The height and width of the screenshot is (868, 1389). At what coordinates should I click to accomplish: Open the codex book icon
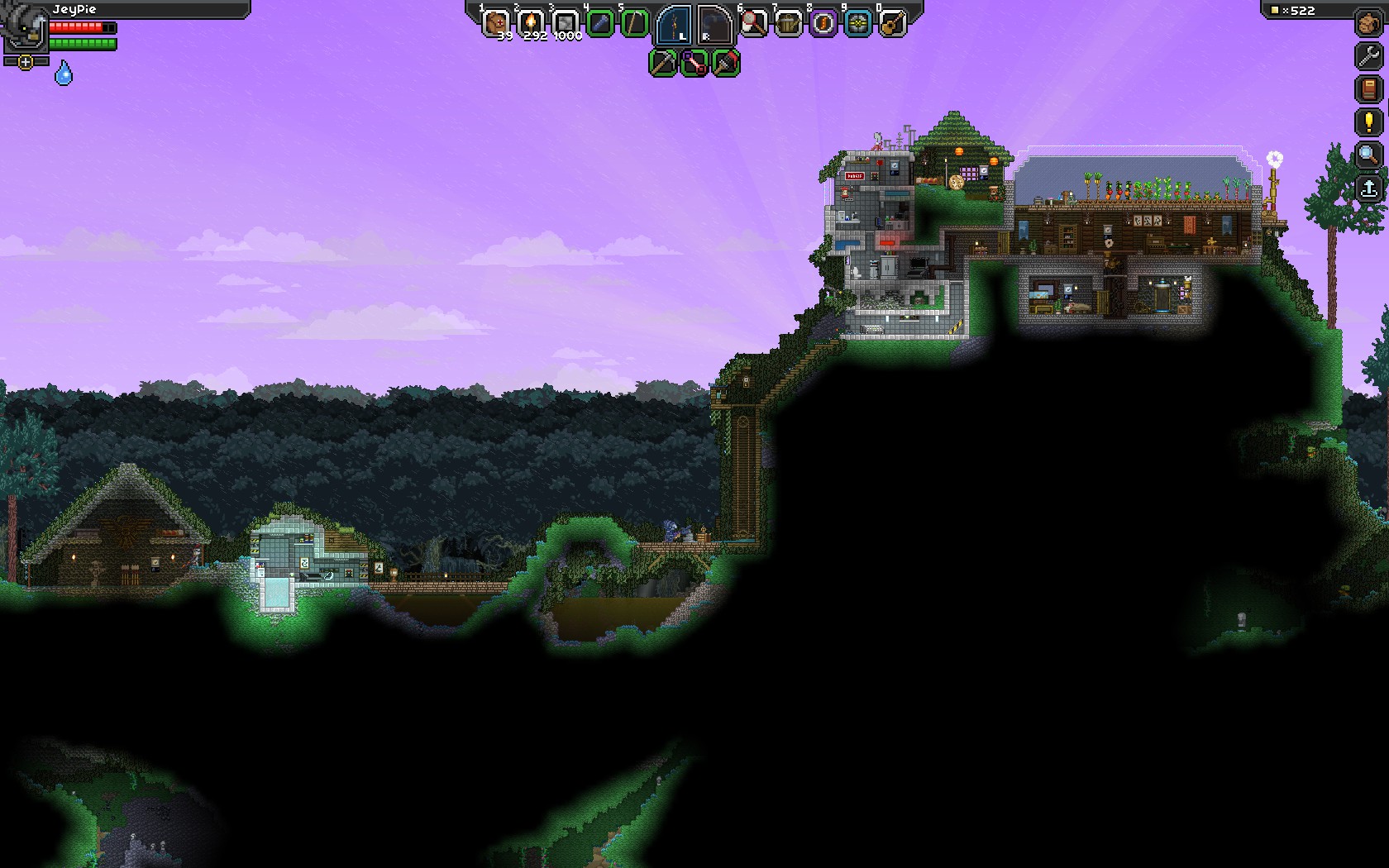pyautogui.click(x=1369, y=88)
